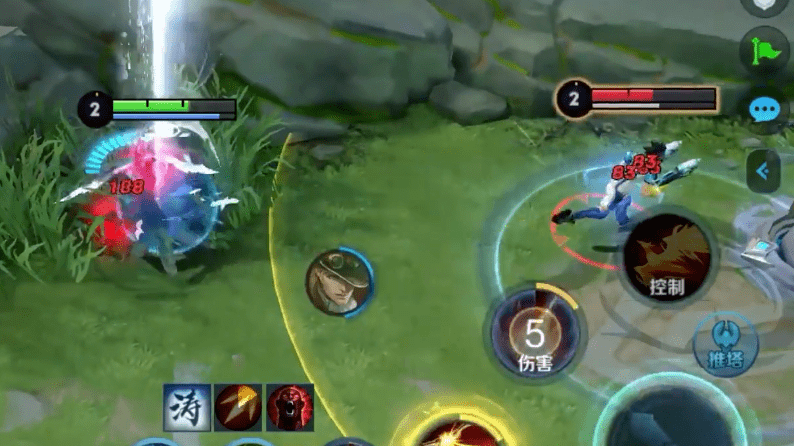Tap the green flag signal button
This screenshot has height=446, width=794.
(766, 50)
